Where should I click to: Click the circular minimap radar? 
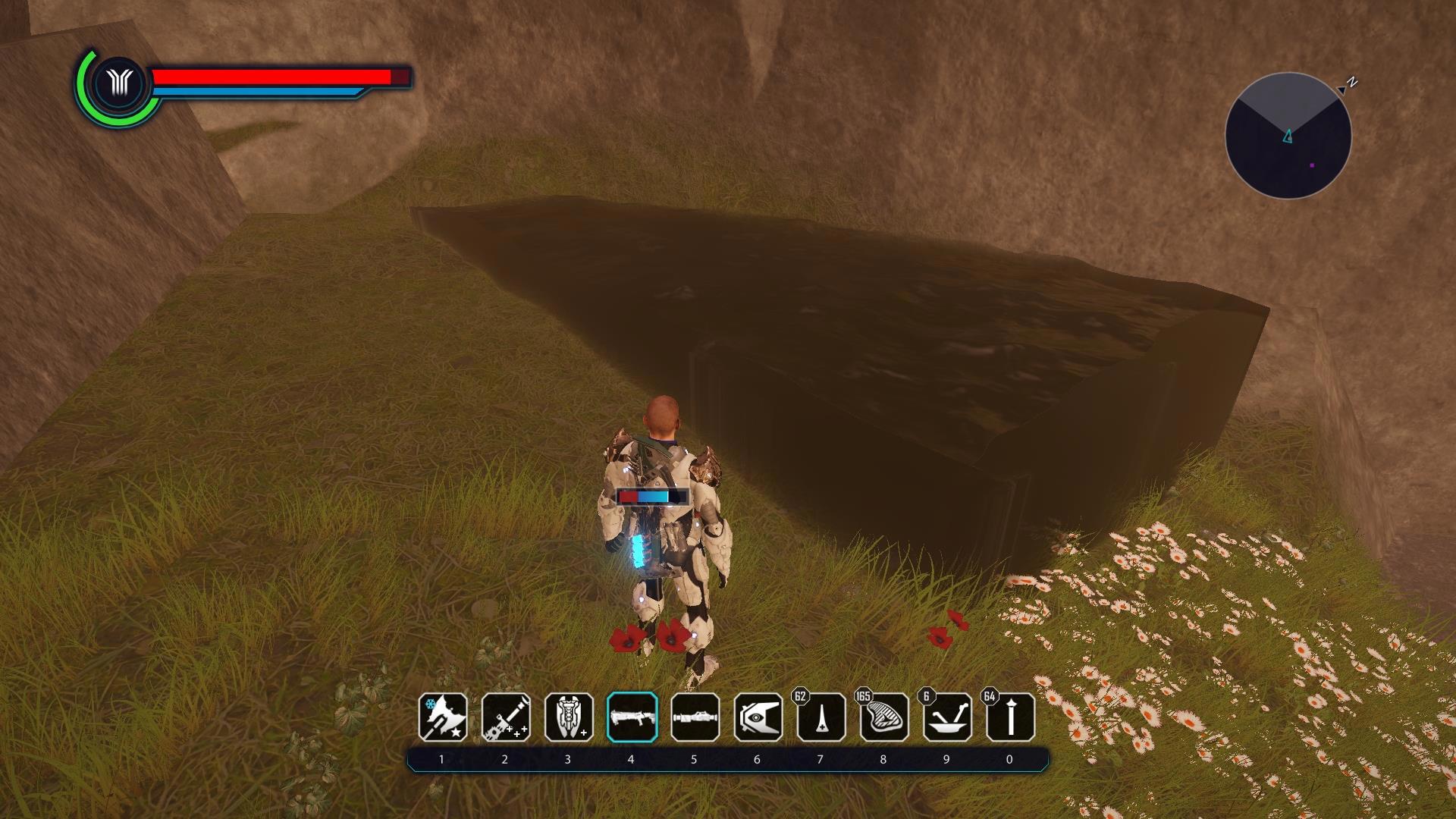click(x=1288, y=136)
